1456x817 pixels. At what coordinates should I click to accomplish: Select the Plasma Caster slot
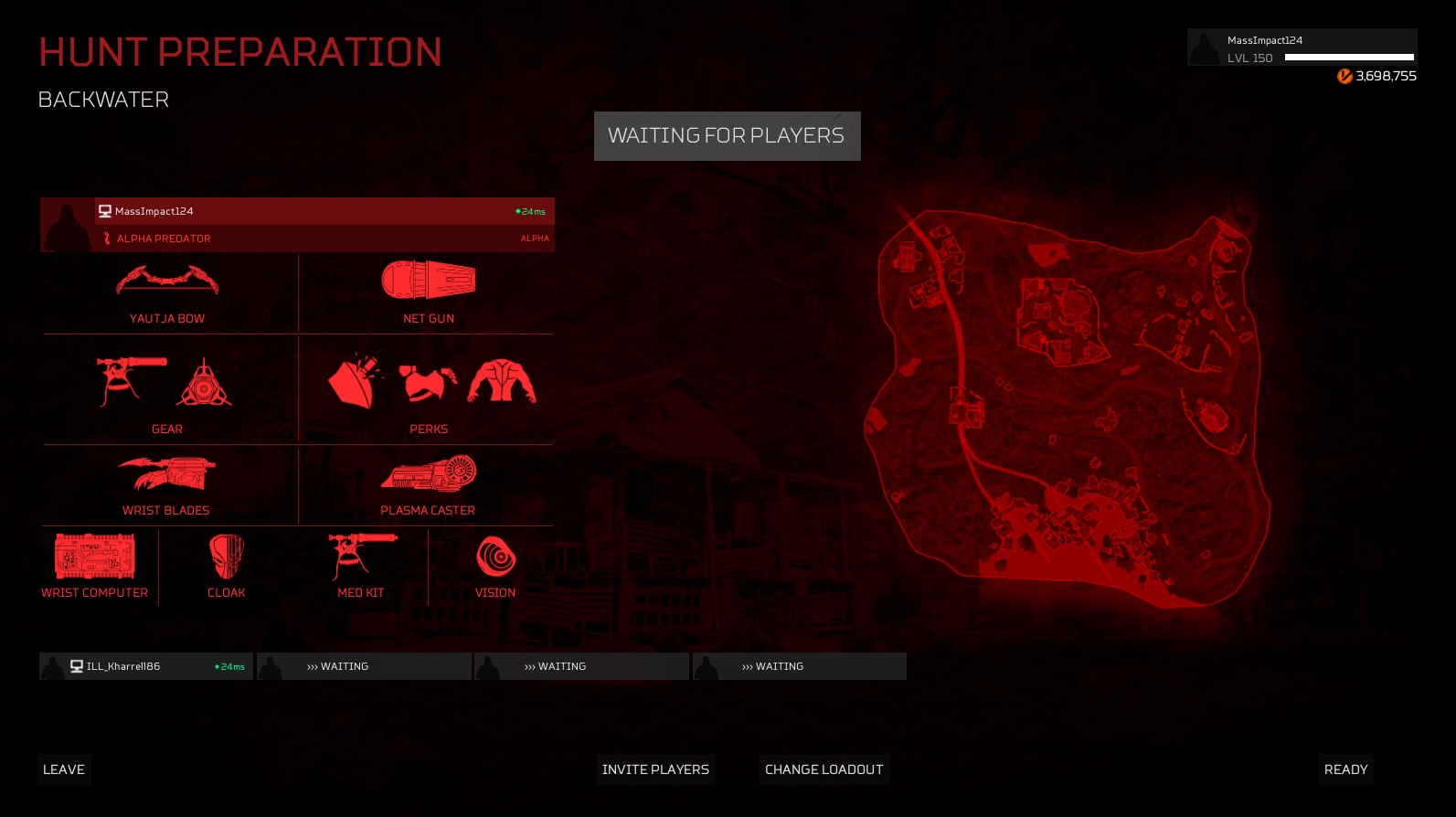[428, 485]
